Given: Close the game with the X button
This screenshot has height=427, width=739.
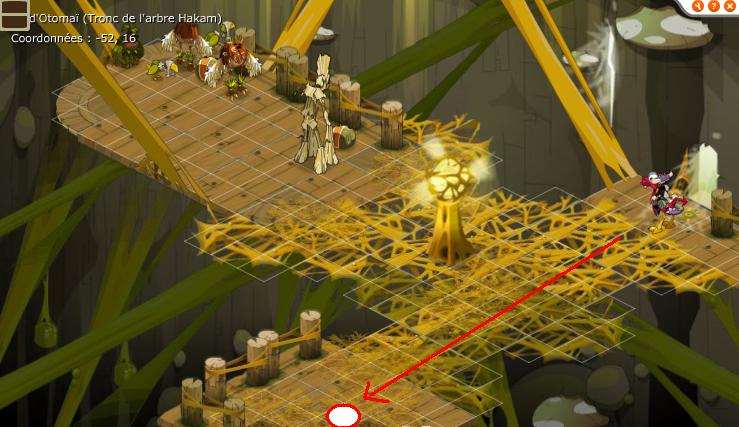Looking at the screenshot, I should point(730,6).
